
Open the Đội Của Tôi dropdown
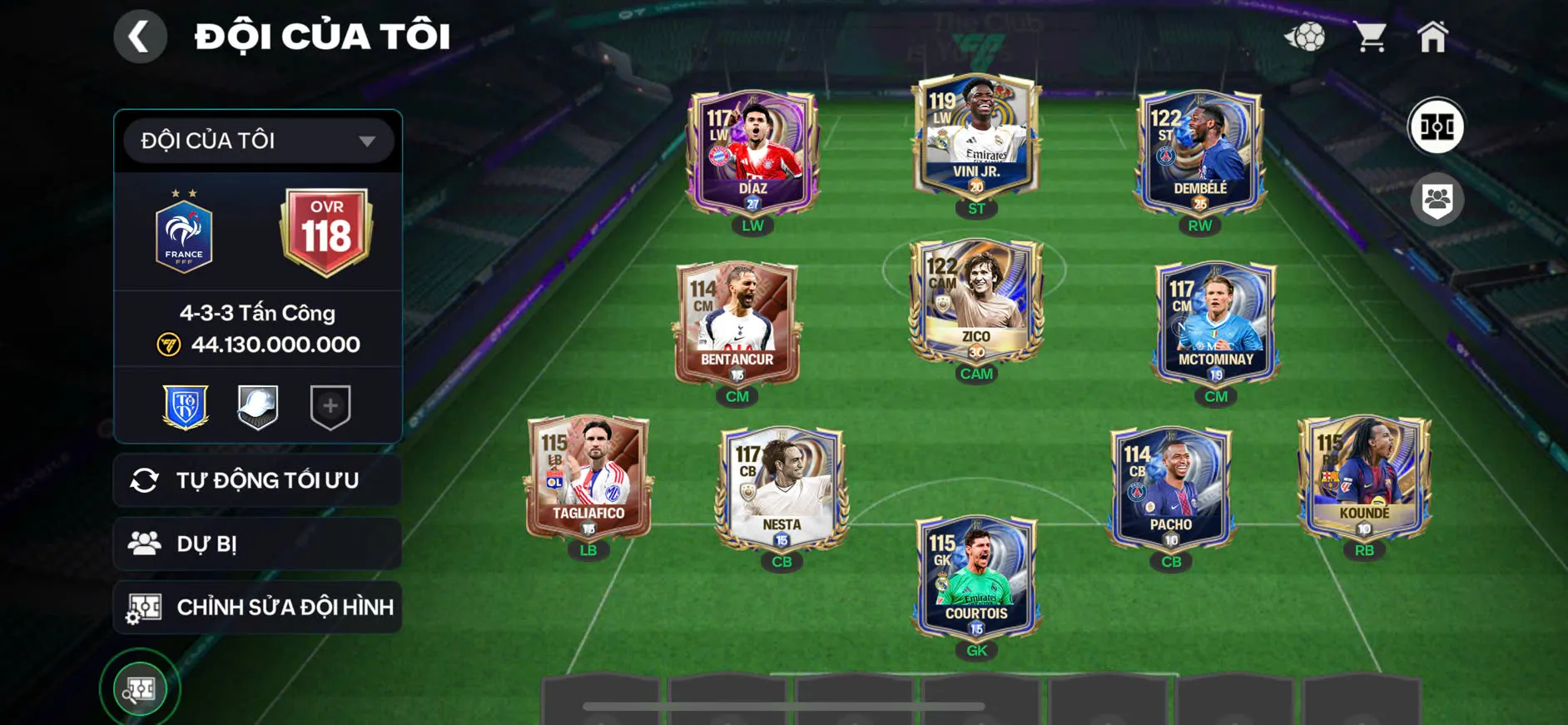point(258,141)
